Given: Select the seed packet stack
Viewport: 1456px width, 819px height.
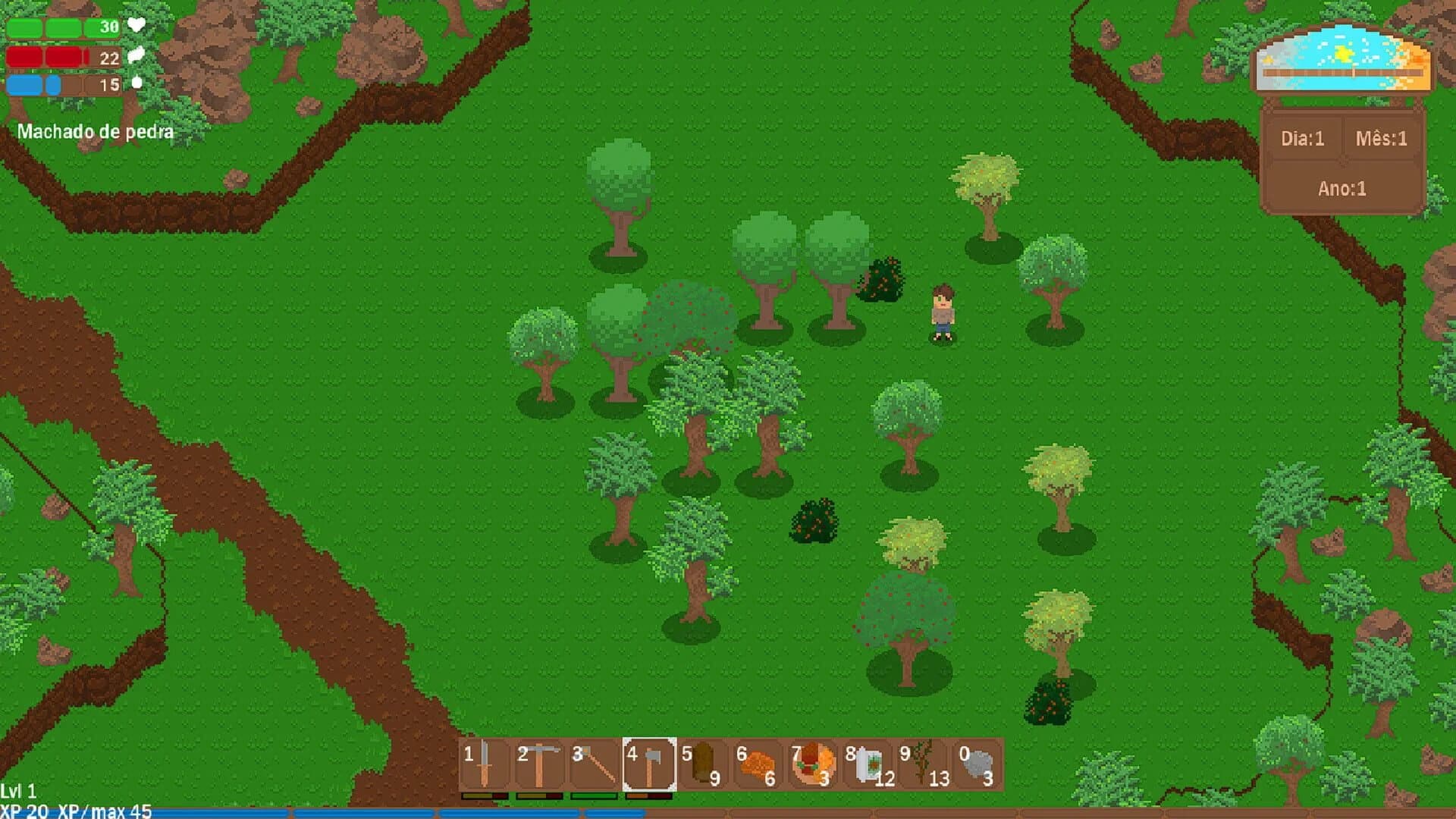Looking at the screenshot, I should coord(868,764).
